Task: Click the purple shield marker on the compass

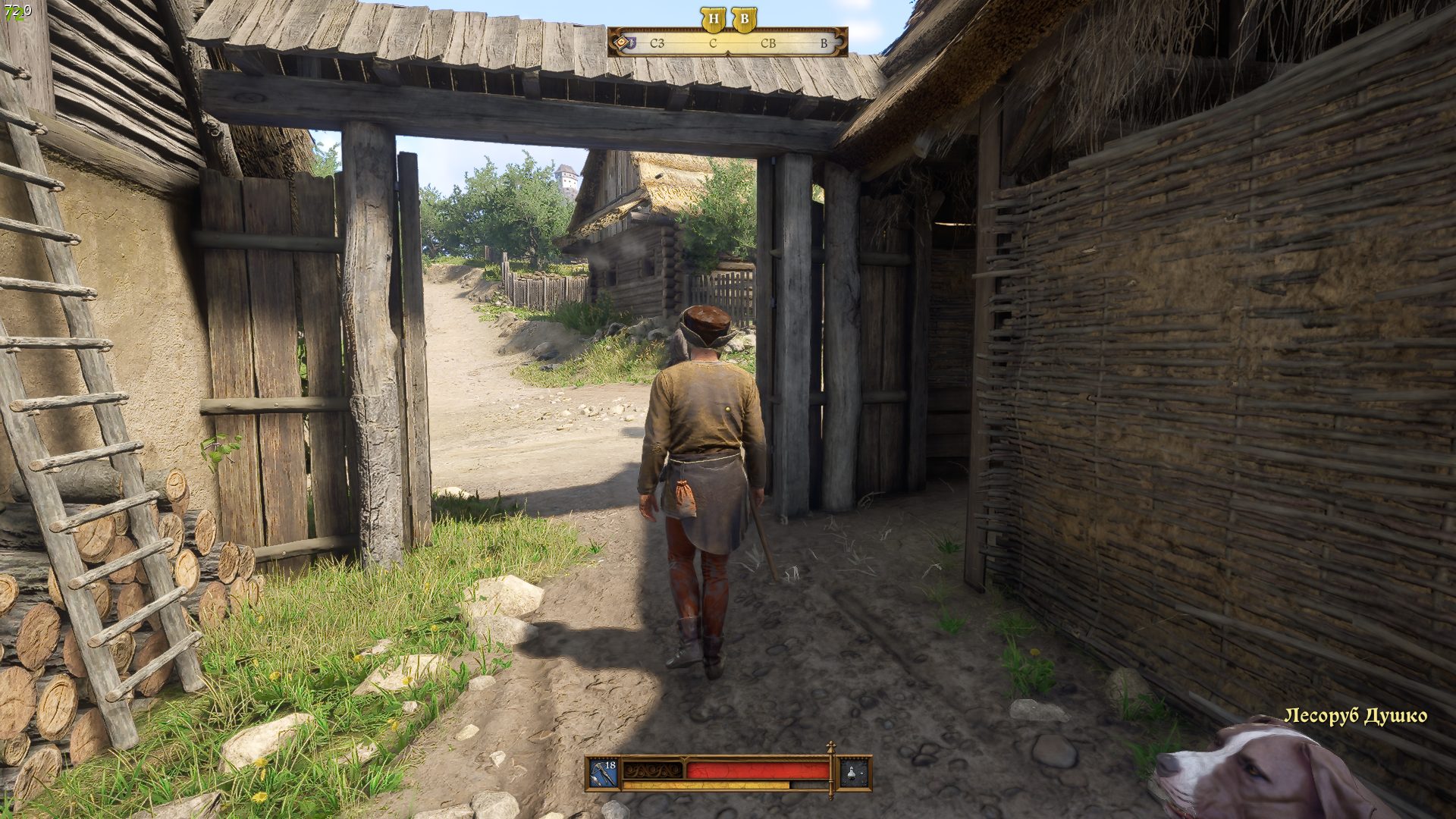Action: click(x=632, y=43)
